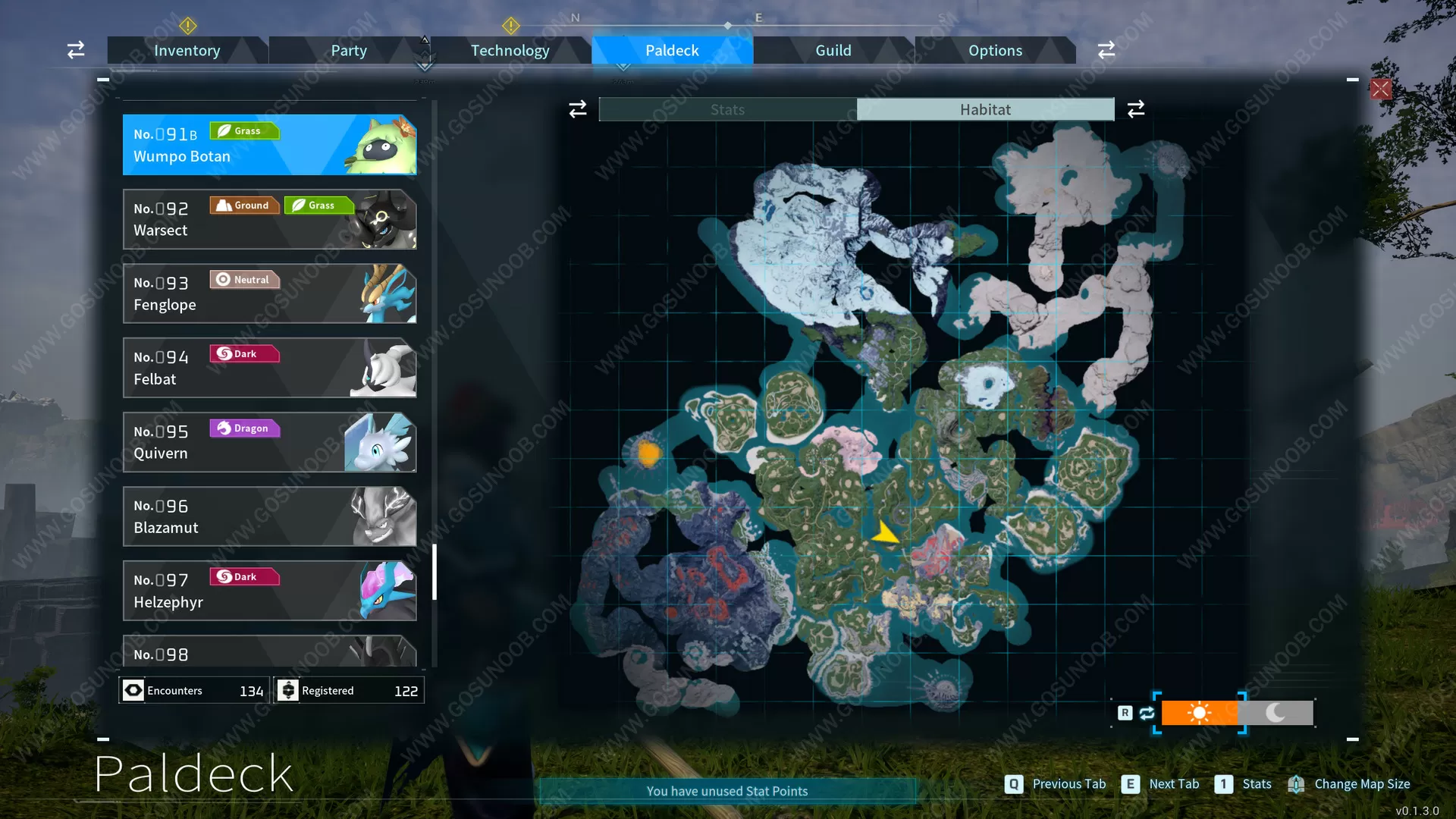The height and width of the screenshot is (819, 1456).
Task: Open the Quivern entry
Action: point(269,442)
